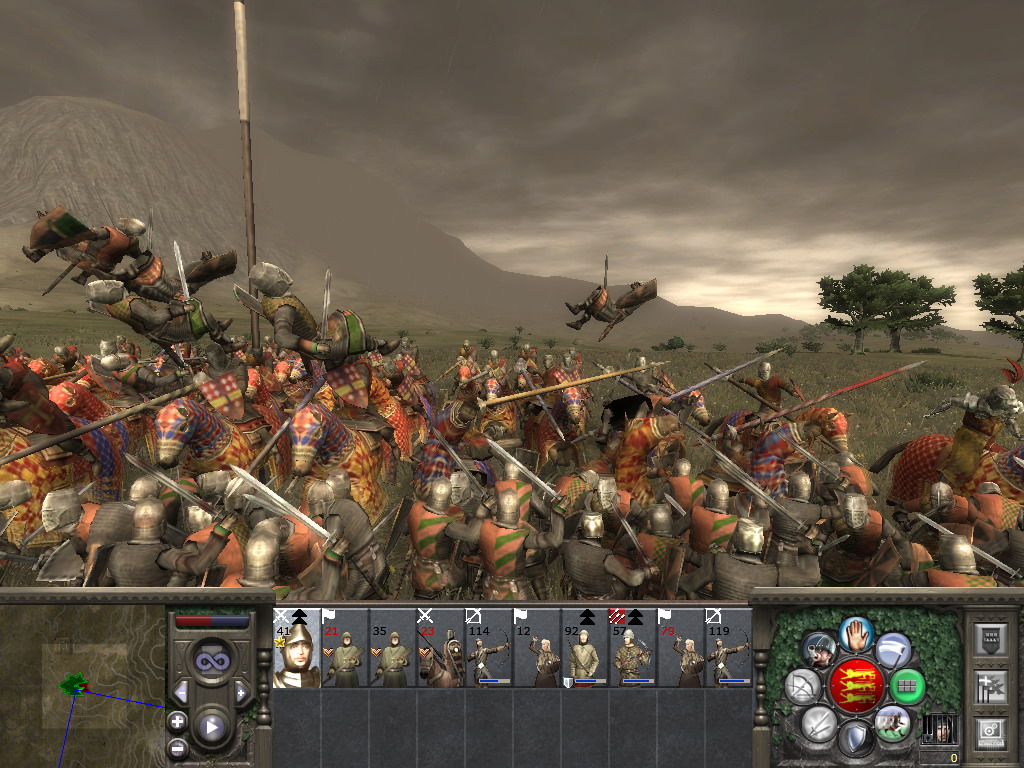
Task: Activate the kneeling horseman special ability button
Action: [x=891, y=723]
